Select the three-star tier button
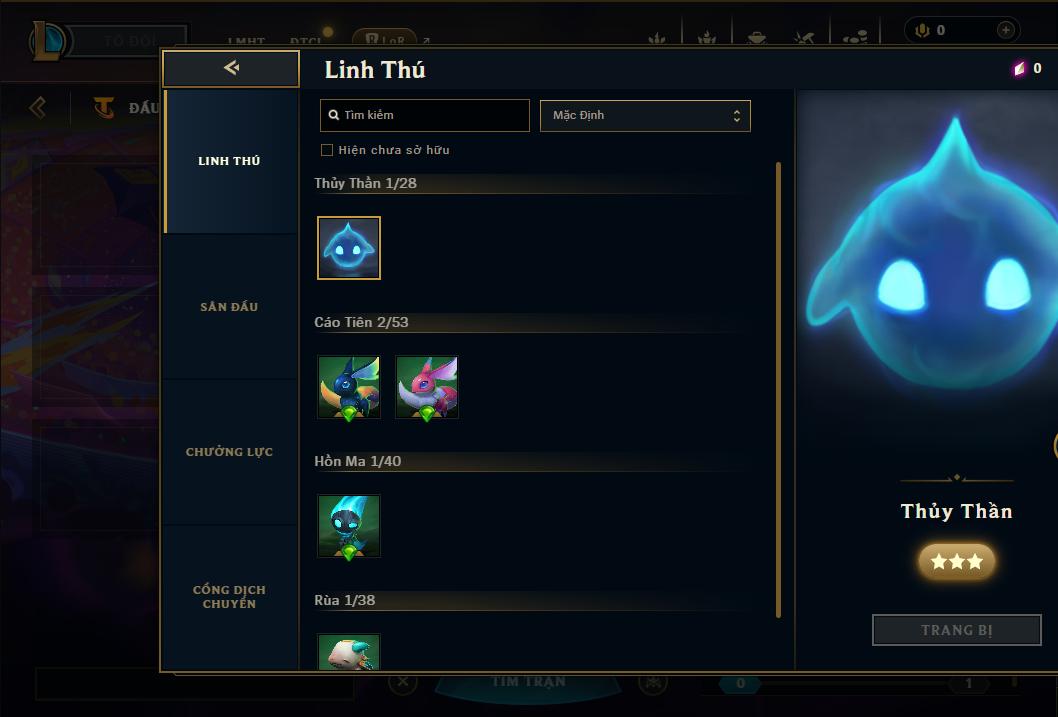Image resolution: width=1058 pixels, height=717 pixels. [956, 562]
